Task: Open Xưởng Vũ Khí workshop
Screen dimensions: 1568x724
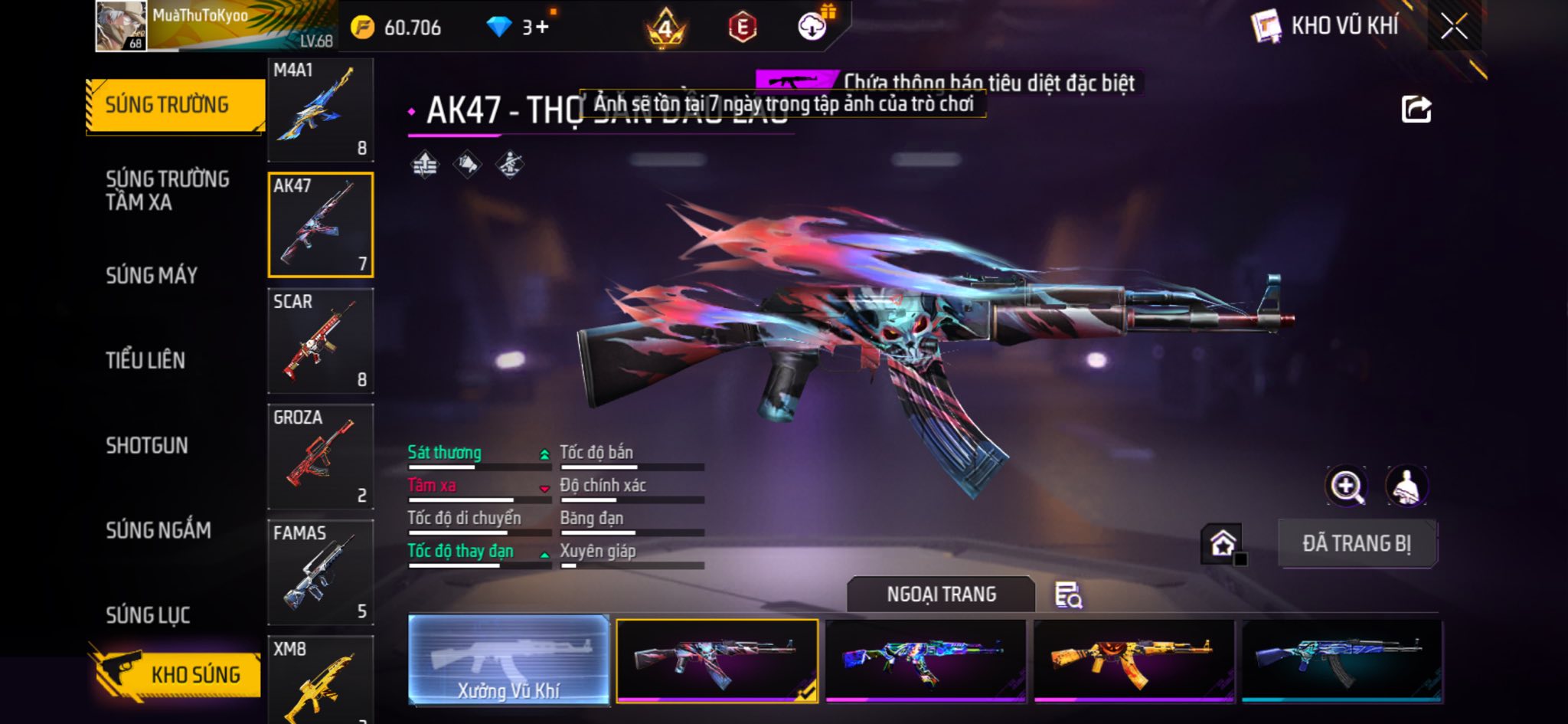Action: [508, 660]
